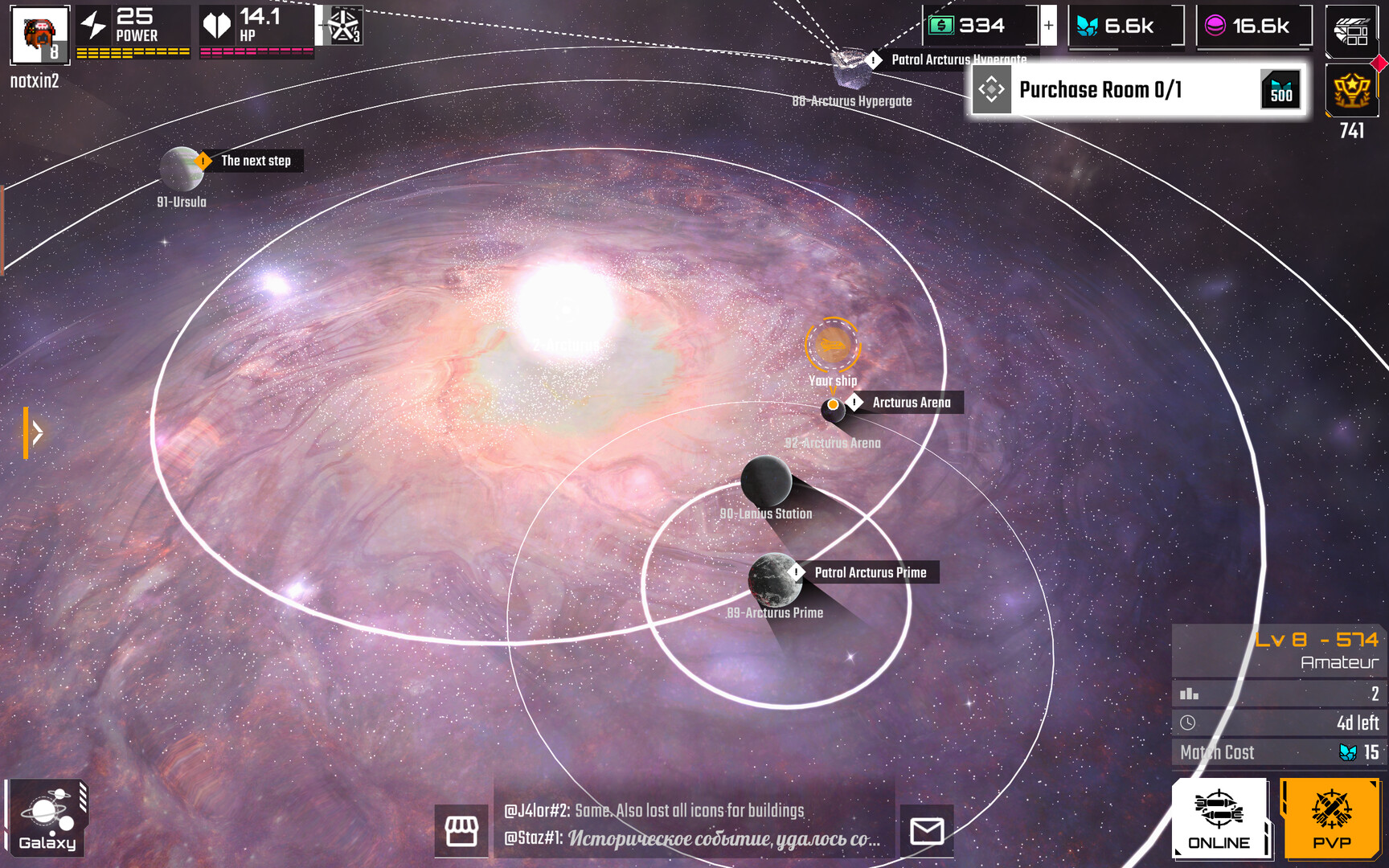This screenshot has height=868, width=1389.
Task: Open the shop stall icon
Action: click(461, 831)
